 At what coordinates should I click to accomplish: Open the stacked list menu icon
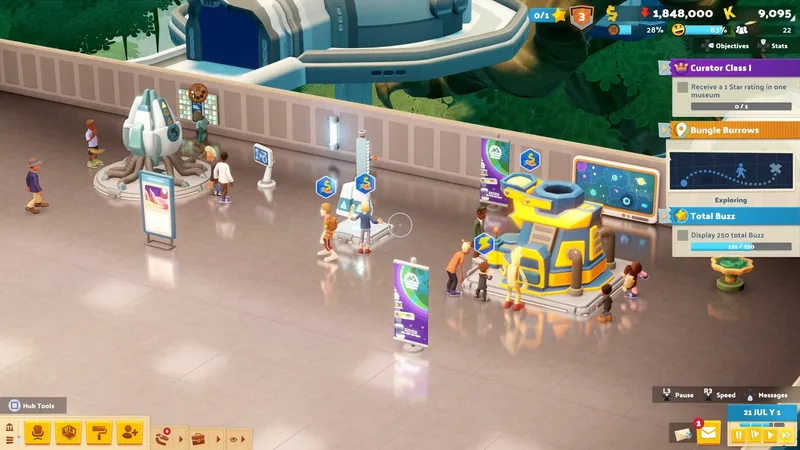10,440
